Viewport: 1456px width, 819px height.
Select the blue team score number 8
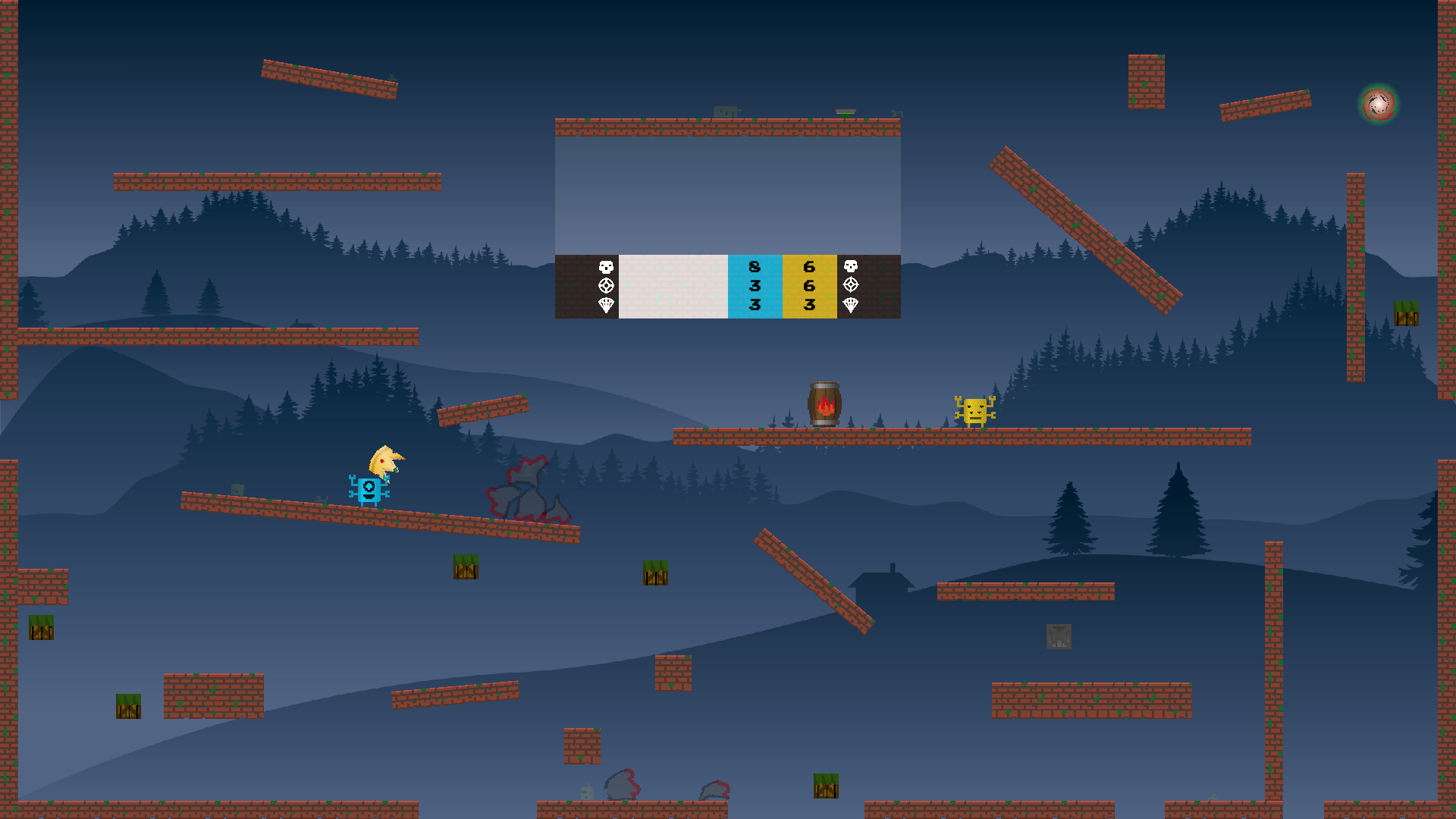tap(753, 266)
